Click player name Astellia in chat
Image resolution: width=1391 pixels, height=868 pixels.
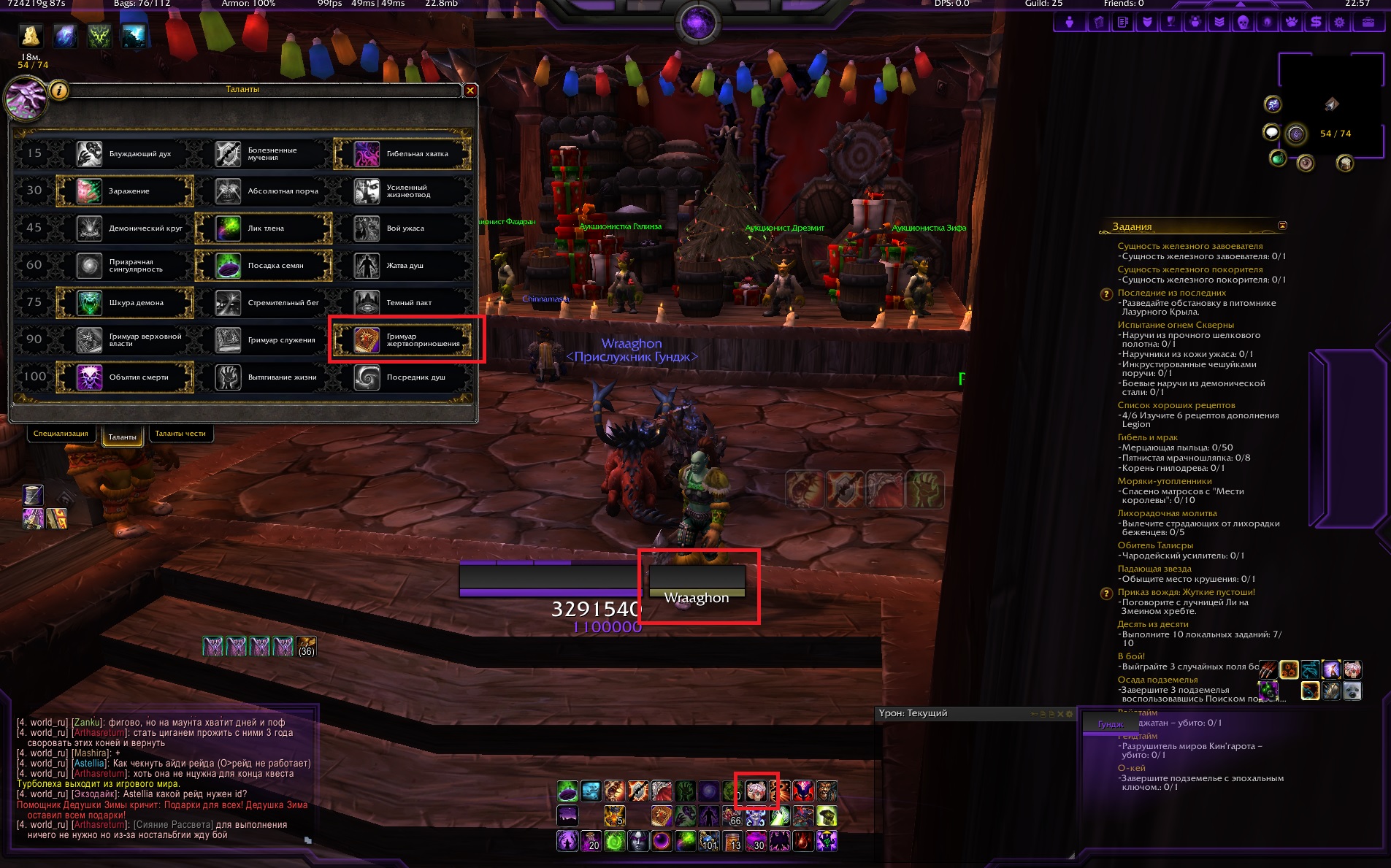tap(89, 764)
